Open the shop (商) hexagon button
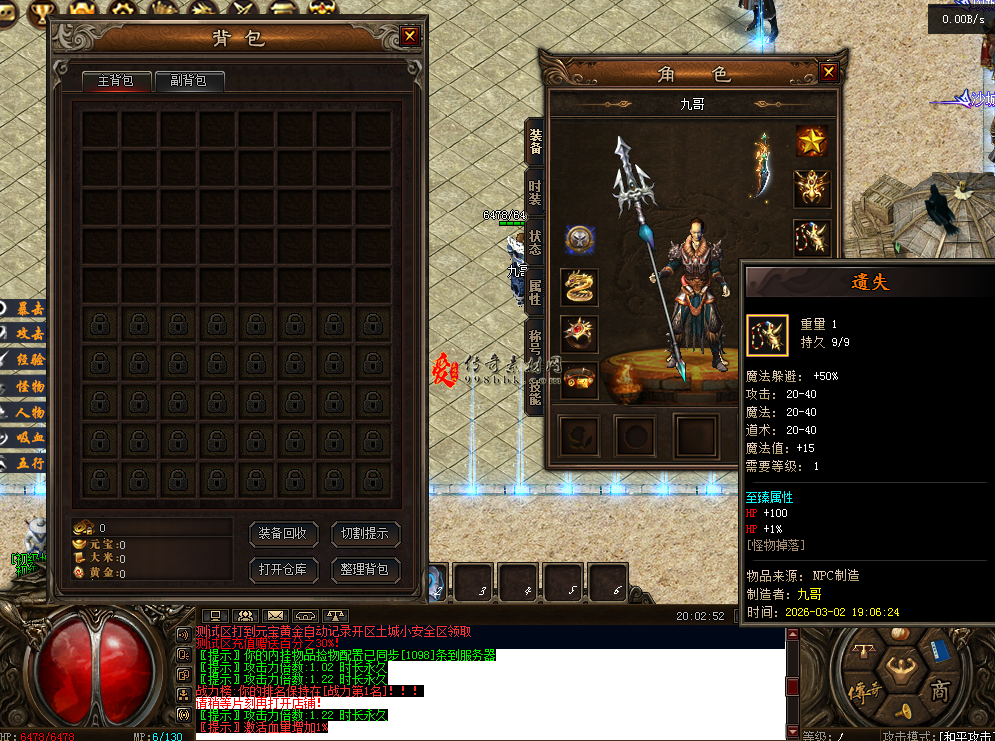The height and width of the screenshot is (741, 995). click(x=939, y=691)
